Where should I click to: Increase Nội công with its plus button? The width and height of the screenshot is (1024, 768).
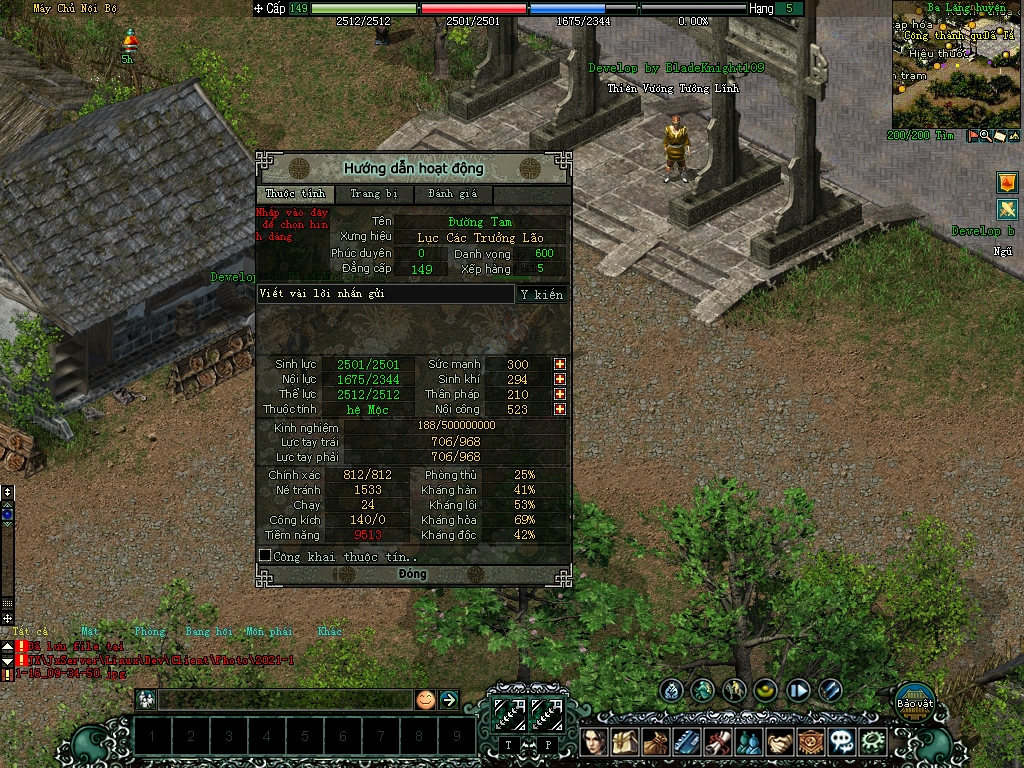[x=560, y=409]
